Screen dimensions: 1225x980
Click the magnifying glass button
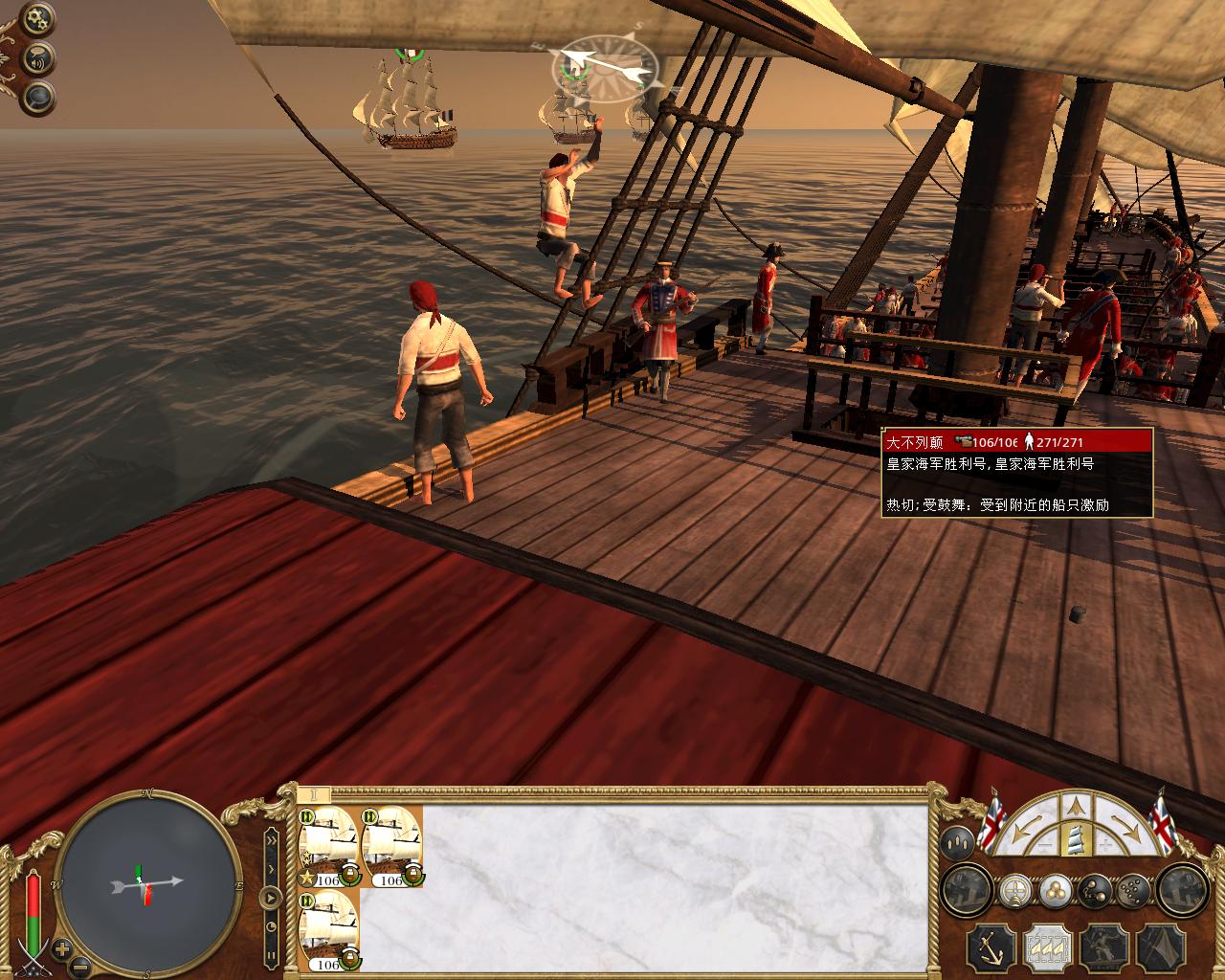pos(38,97)
